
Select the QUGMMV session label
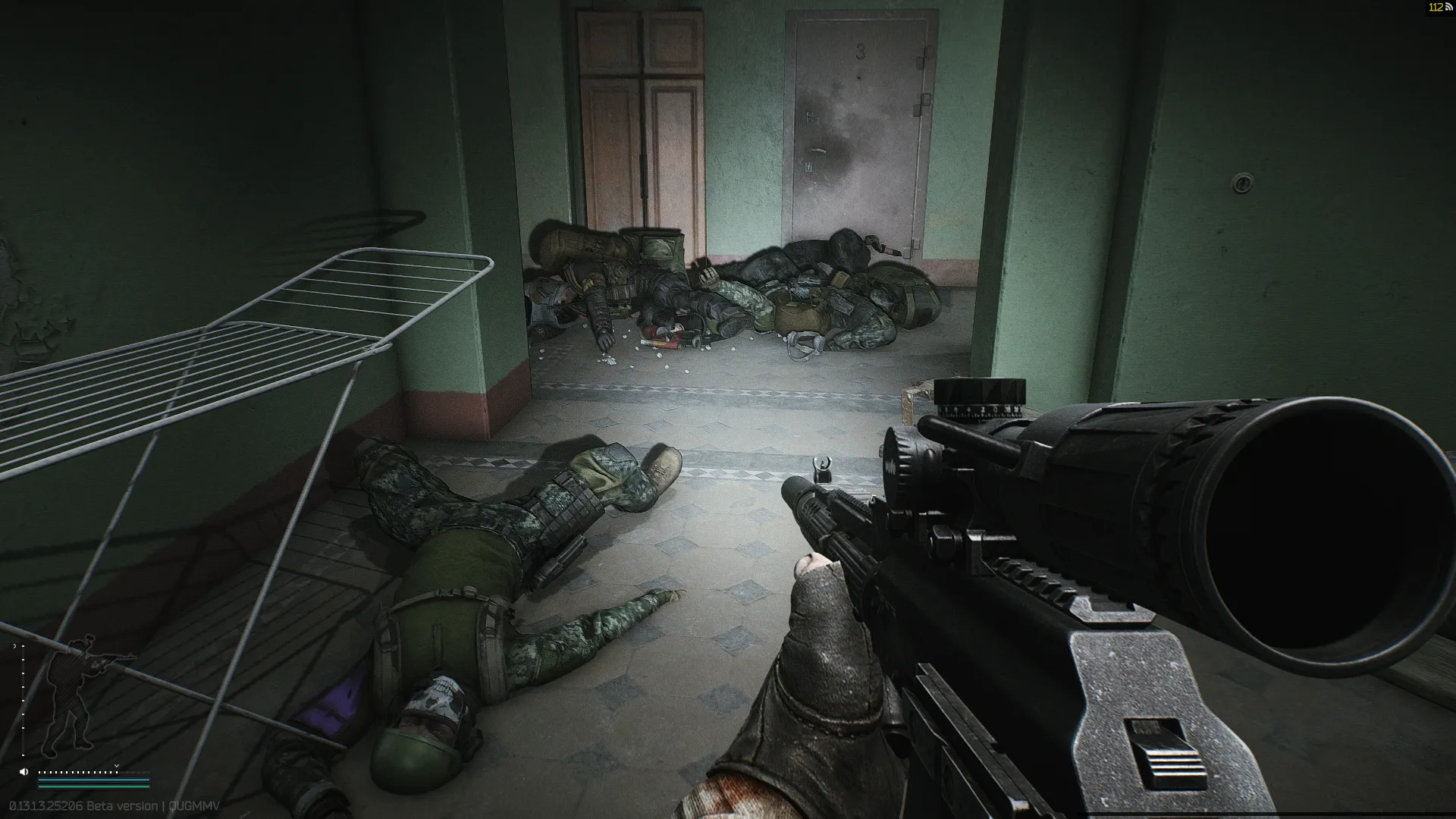[x=194, y=806]
